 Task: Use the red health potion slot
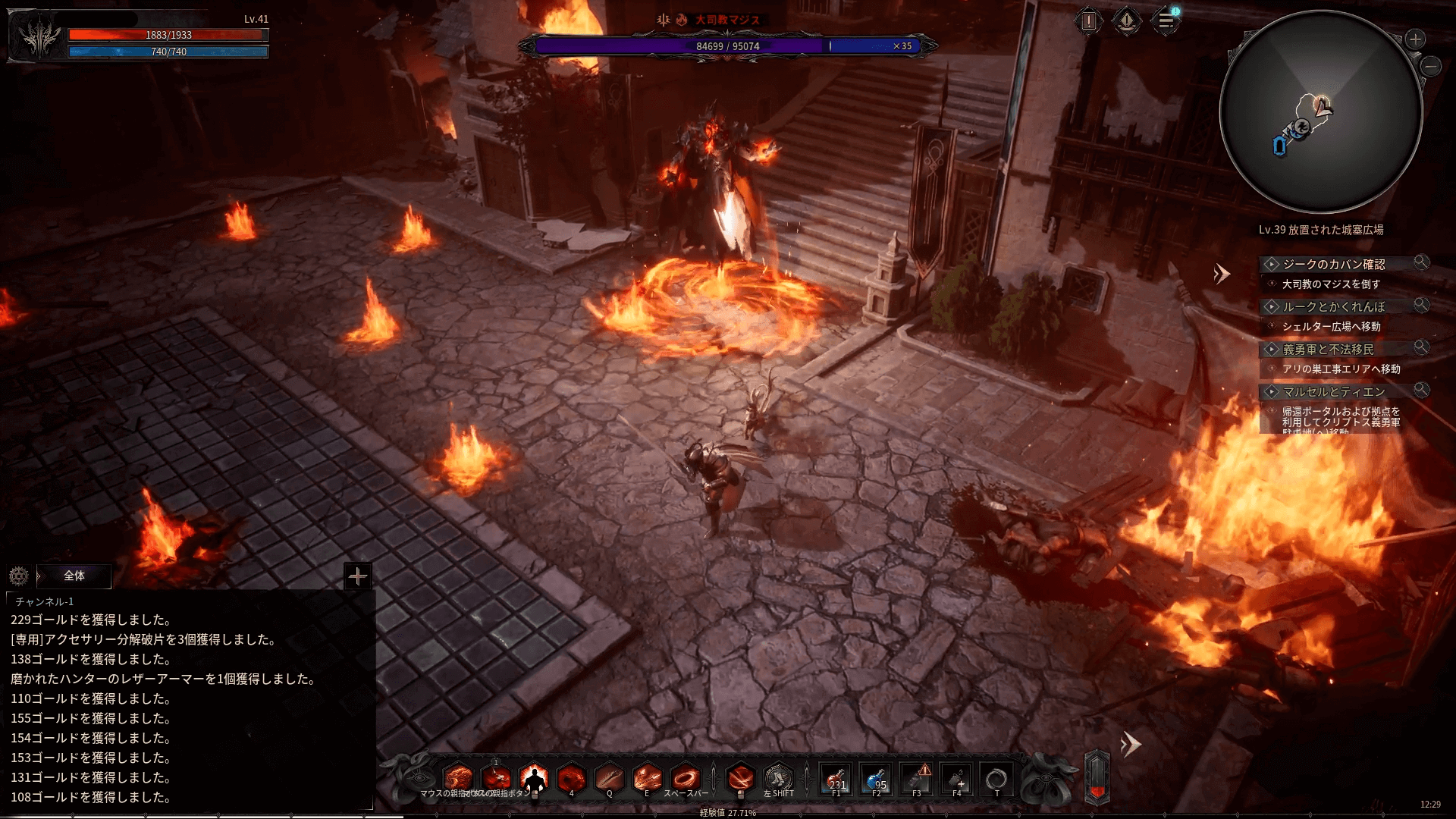[836, 779]
